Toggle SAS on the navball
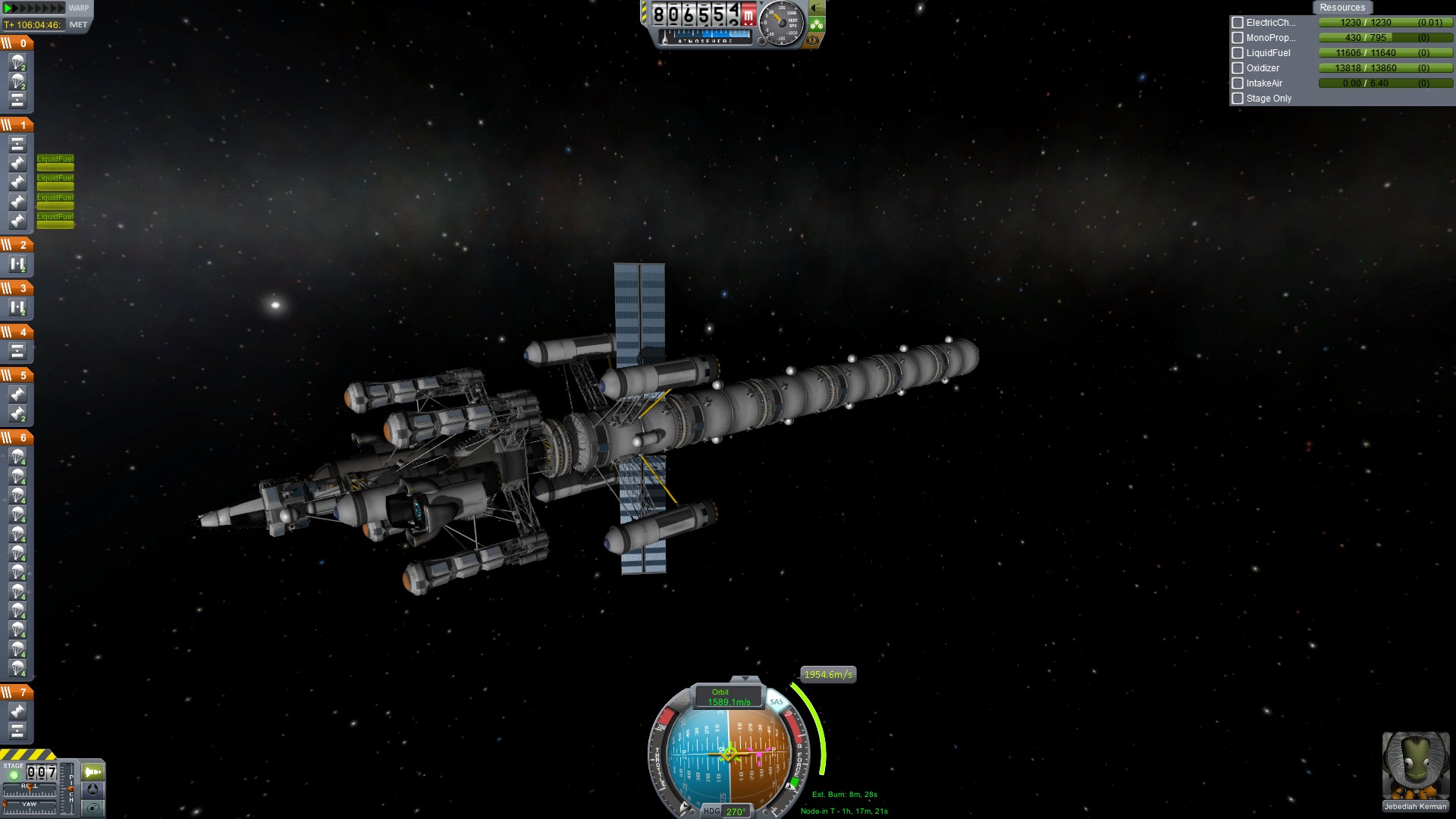This screenshot has height=819, width=1456. 777,701
